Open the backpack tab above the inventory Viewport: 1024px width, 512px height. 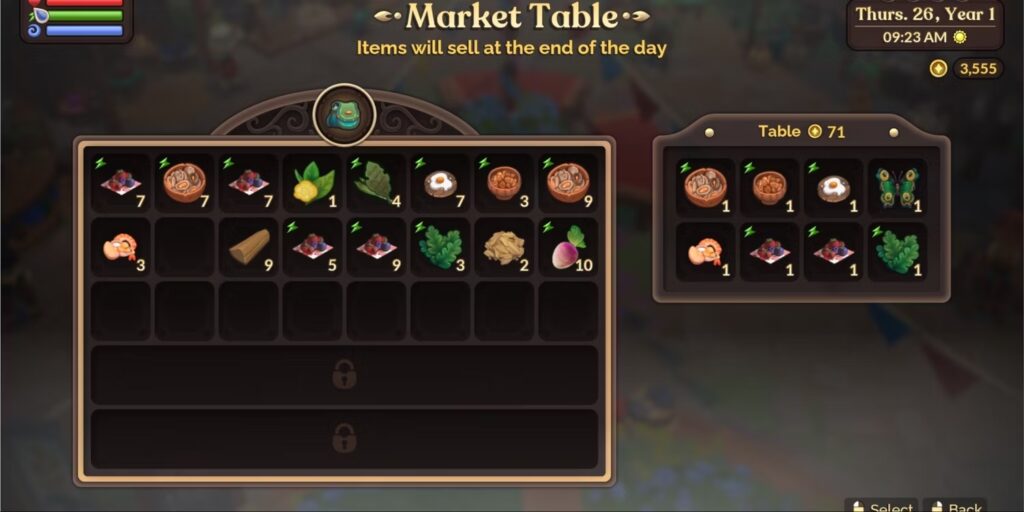pyautogui.click(x=345, y=115)
